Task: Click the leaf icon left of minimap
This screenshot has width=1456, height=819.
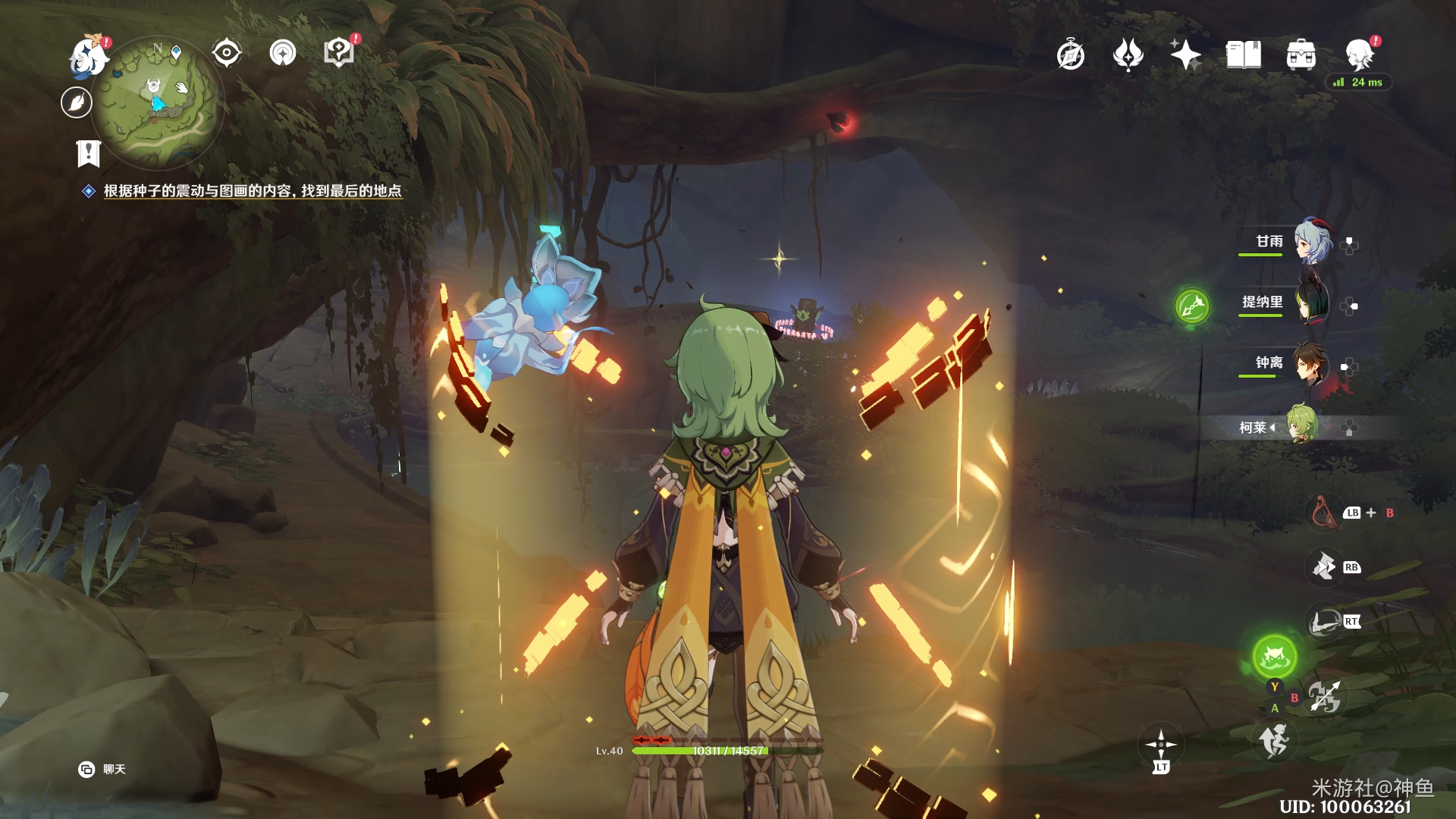Action: 77,102
